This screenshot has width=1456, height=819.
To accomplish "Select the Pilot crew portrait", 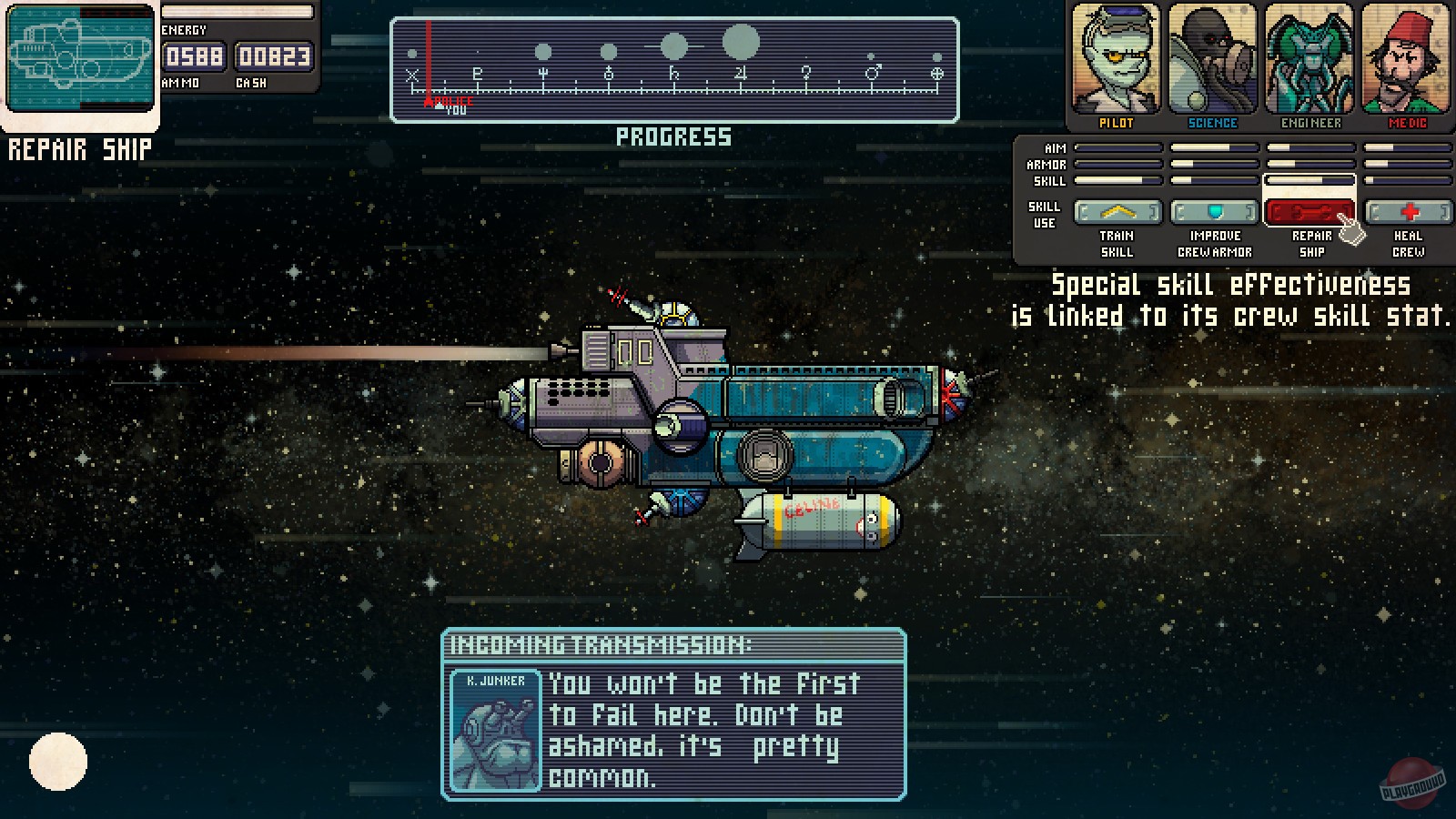I will 1116,60.
